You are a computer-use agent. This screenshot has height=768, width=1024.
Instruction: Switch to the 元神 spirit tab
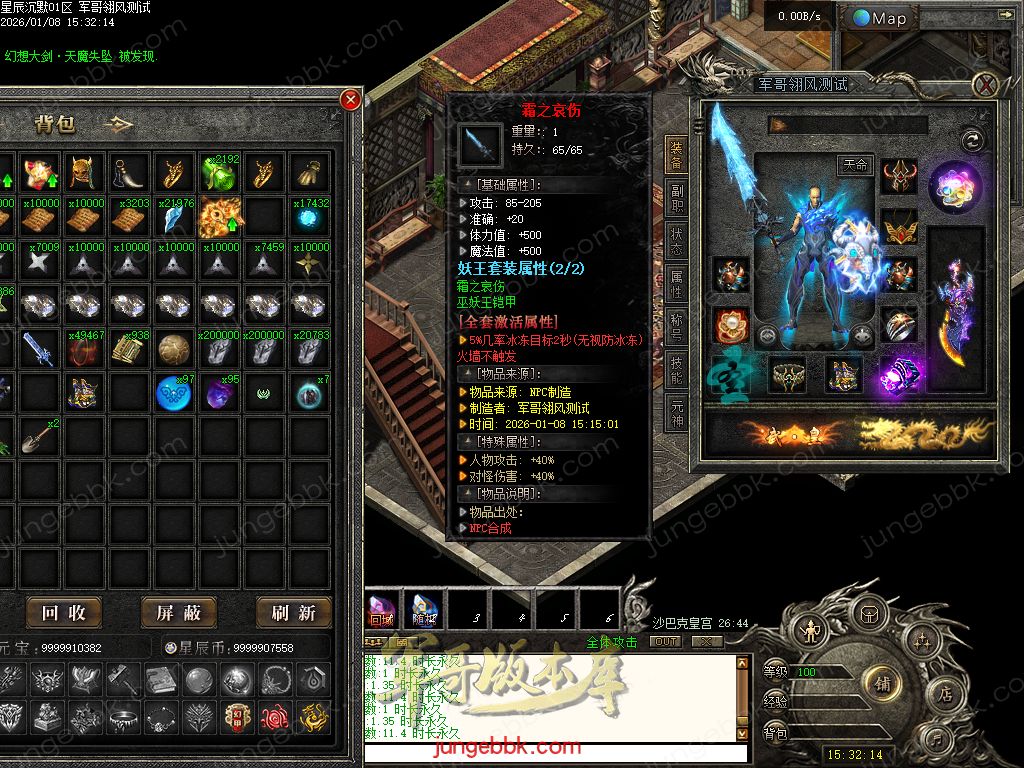(677, 412)
